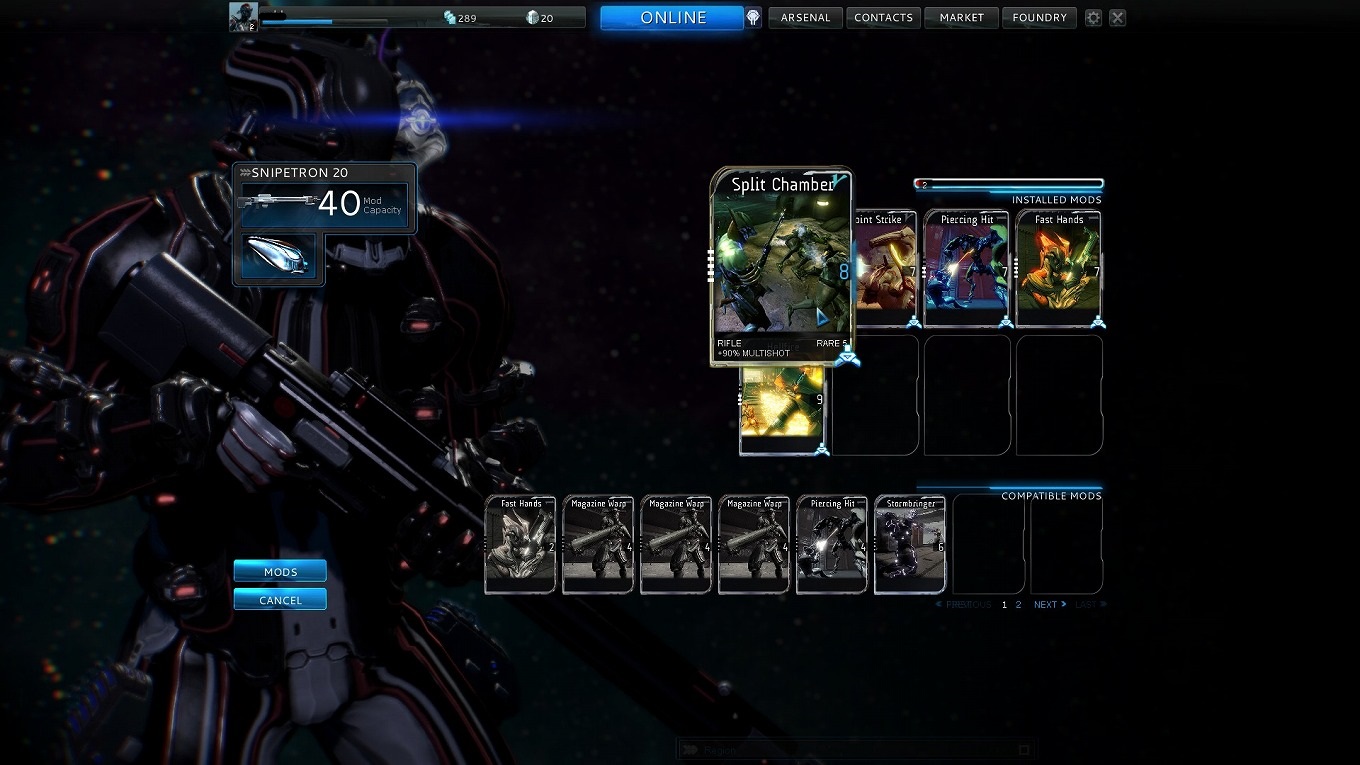Select the installed Split Chamber mod card
Image resolution: width=1360 pixels, height=765 pixels.
(x=781, y=265)
